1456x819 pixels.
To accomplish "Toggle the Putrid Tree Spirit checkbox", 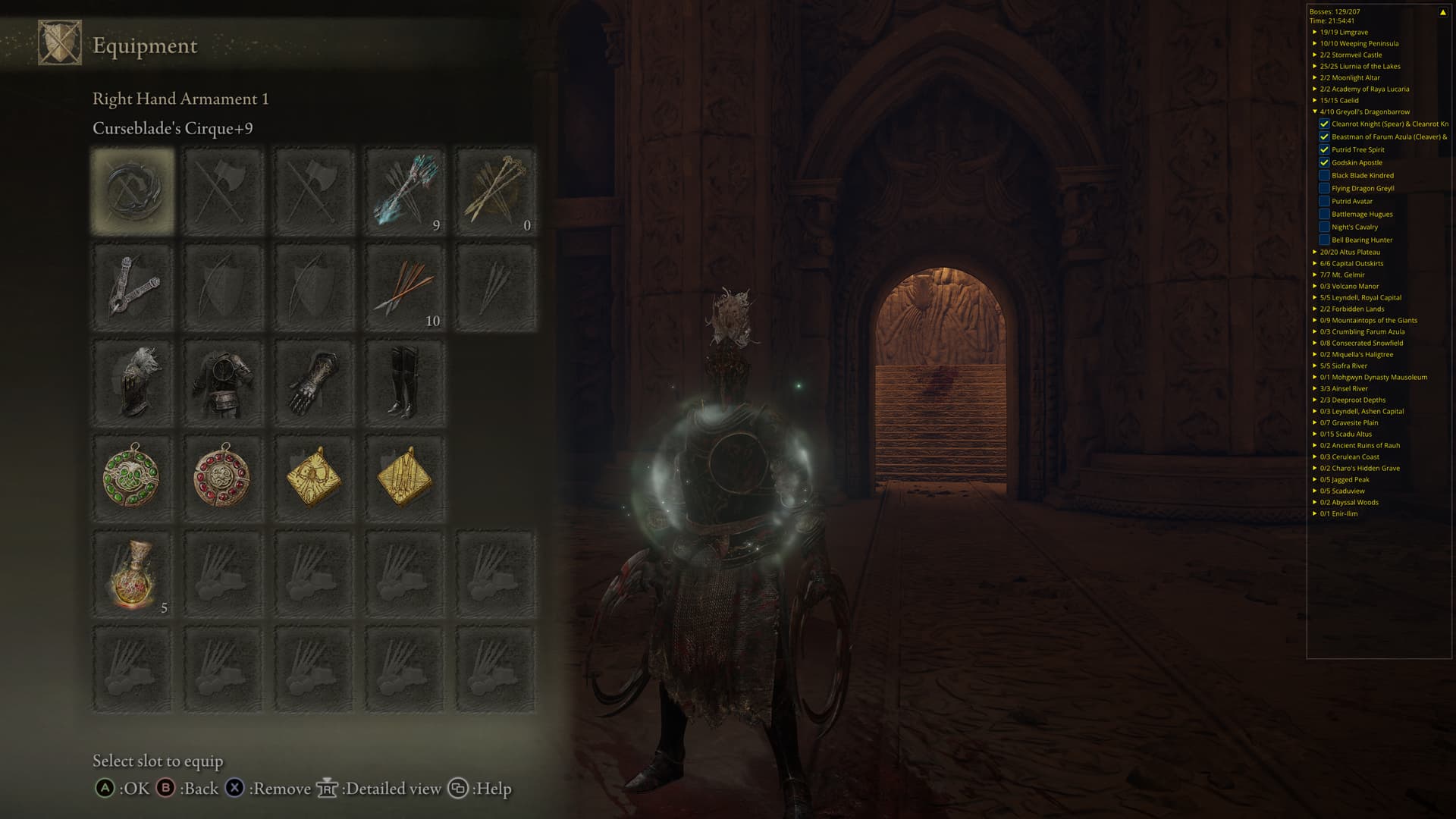I will [x=1324, y=149].
